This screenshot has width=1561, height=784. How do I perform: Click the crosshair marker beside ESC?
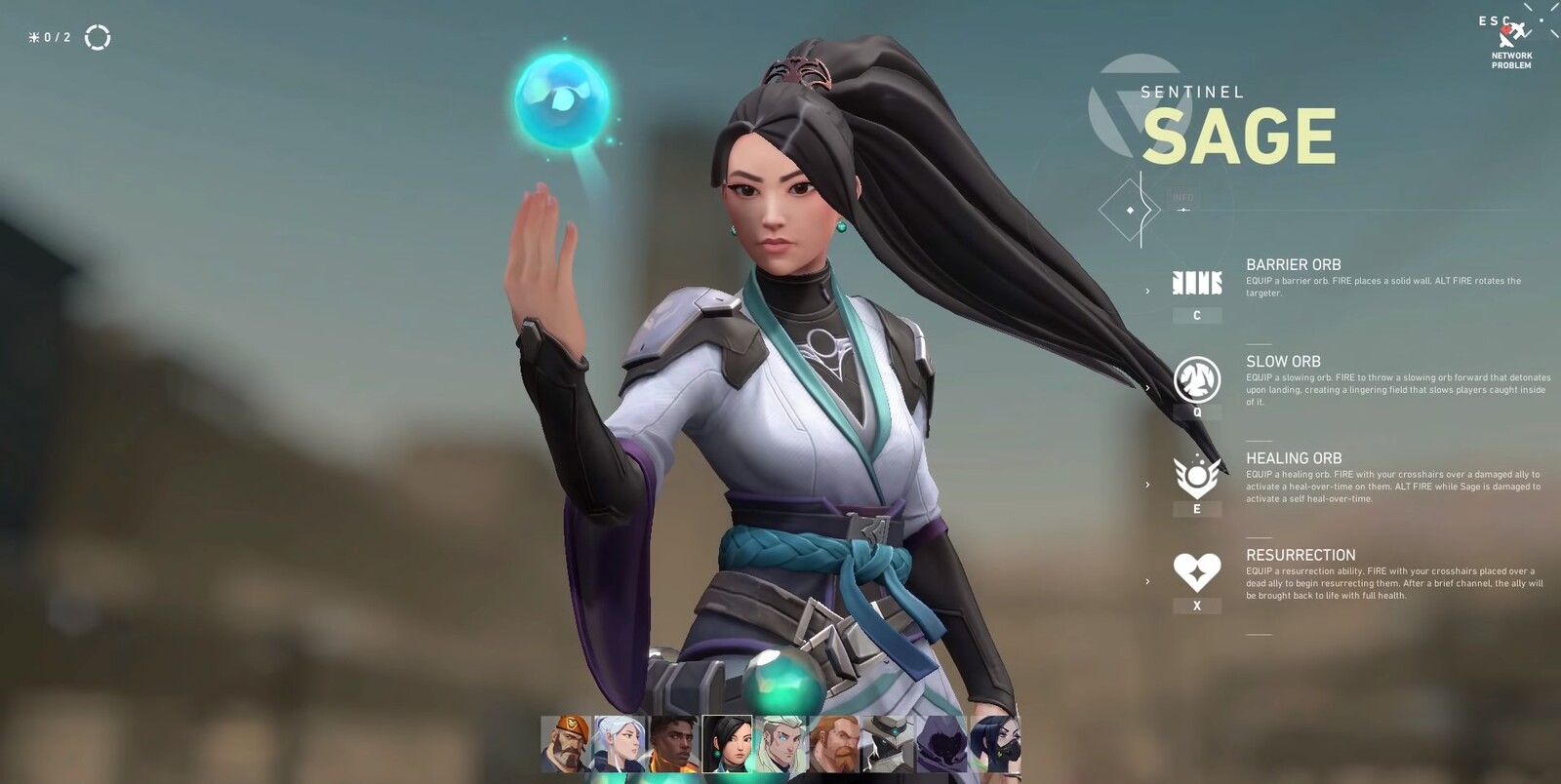pos(1542,20)
